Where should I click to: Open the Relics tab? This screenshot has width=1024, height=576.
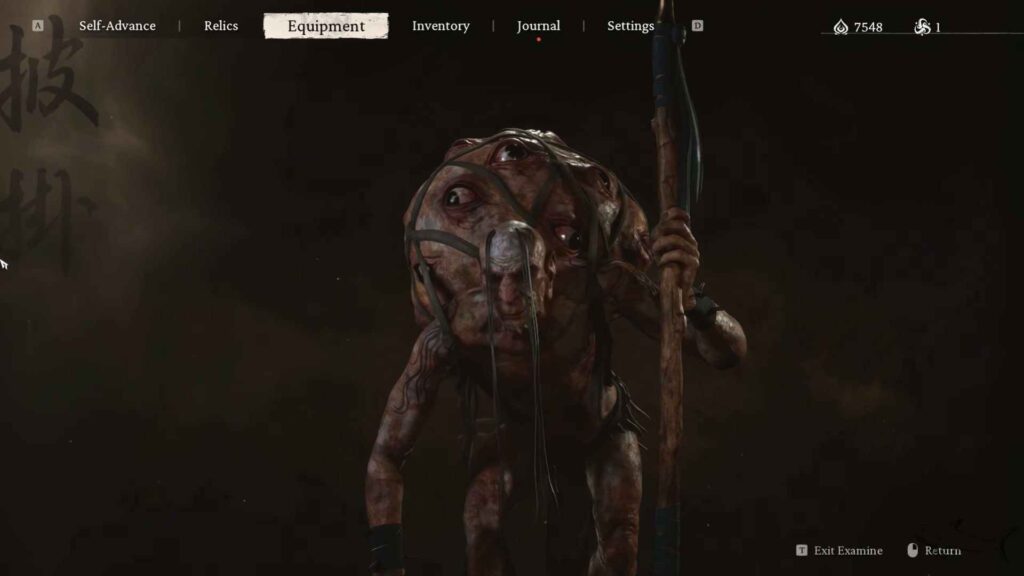coord(221,26)
